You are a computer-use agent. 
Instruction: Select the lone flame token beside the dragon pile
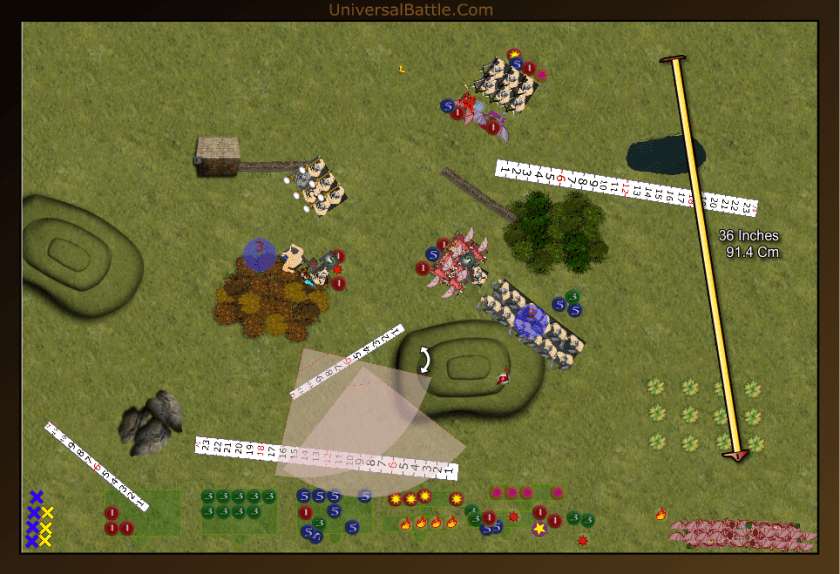pyautogui.click(x=661, y=514)
